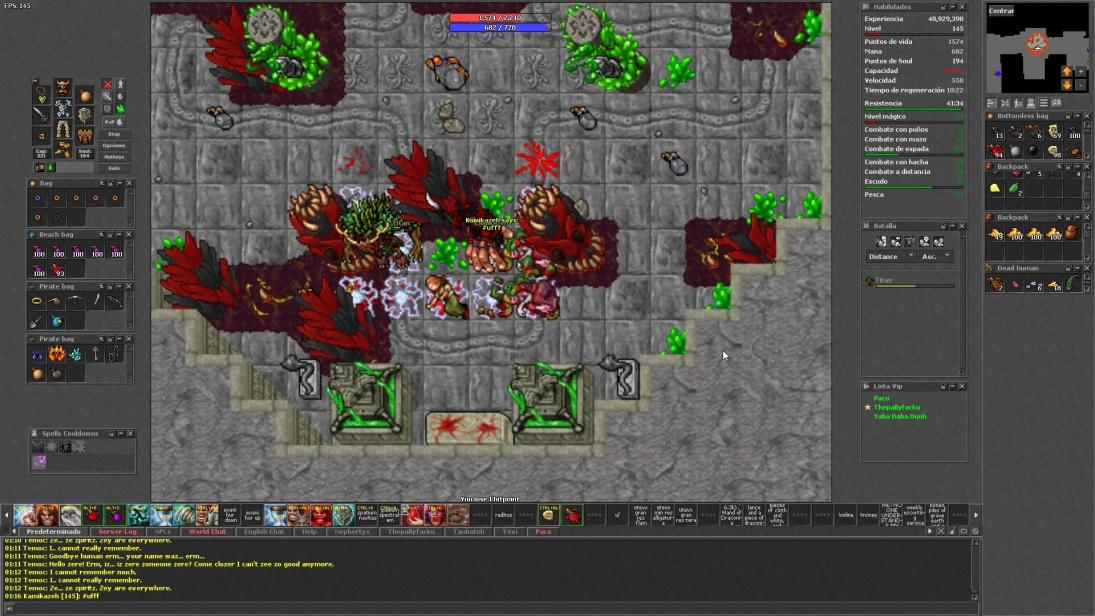1095x616 pixels.
Task: Open the Distance sort dropdown in Batalla
Action: pos(890,257)
